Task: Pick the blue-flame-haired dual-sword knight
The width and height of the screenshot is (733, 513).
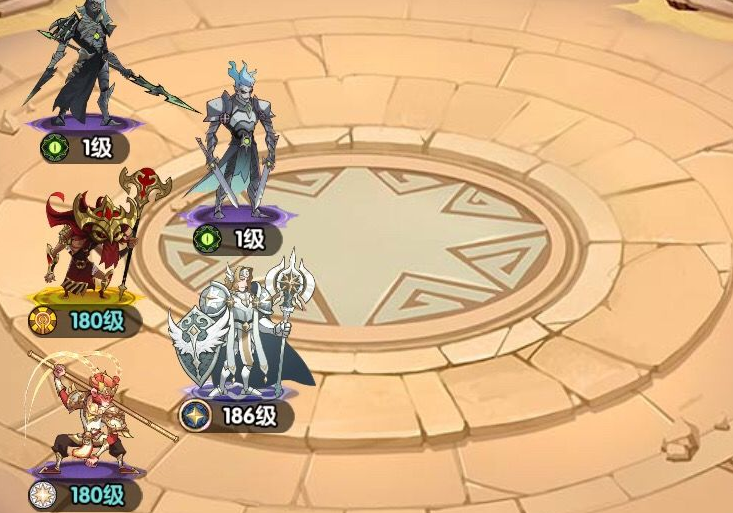Action: [235, 145]
